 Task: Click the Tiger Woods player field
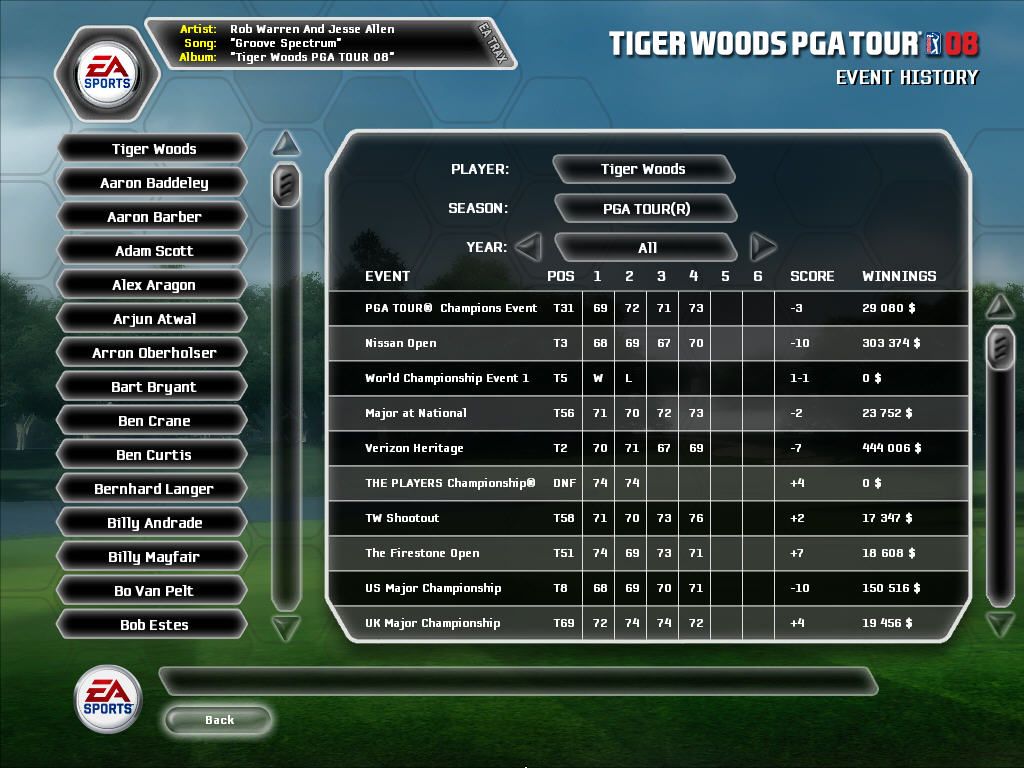[643, 169]
